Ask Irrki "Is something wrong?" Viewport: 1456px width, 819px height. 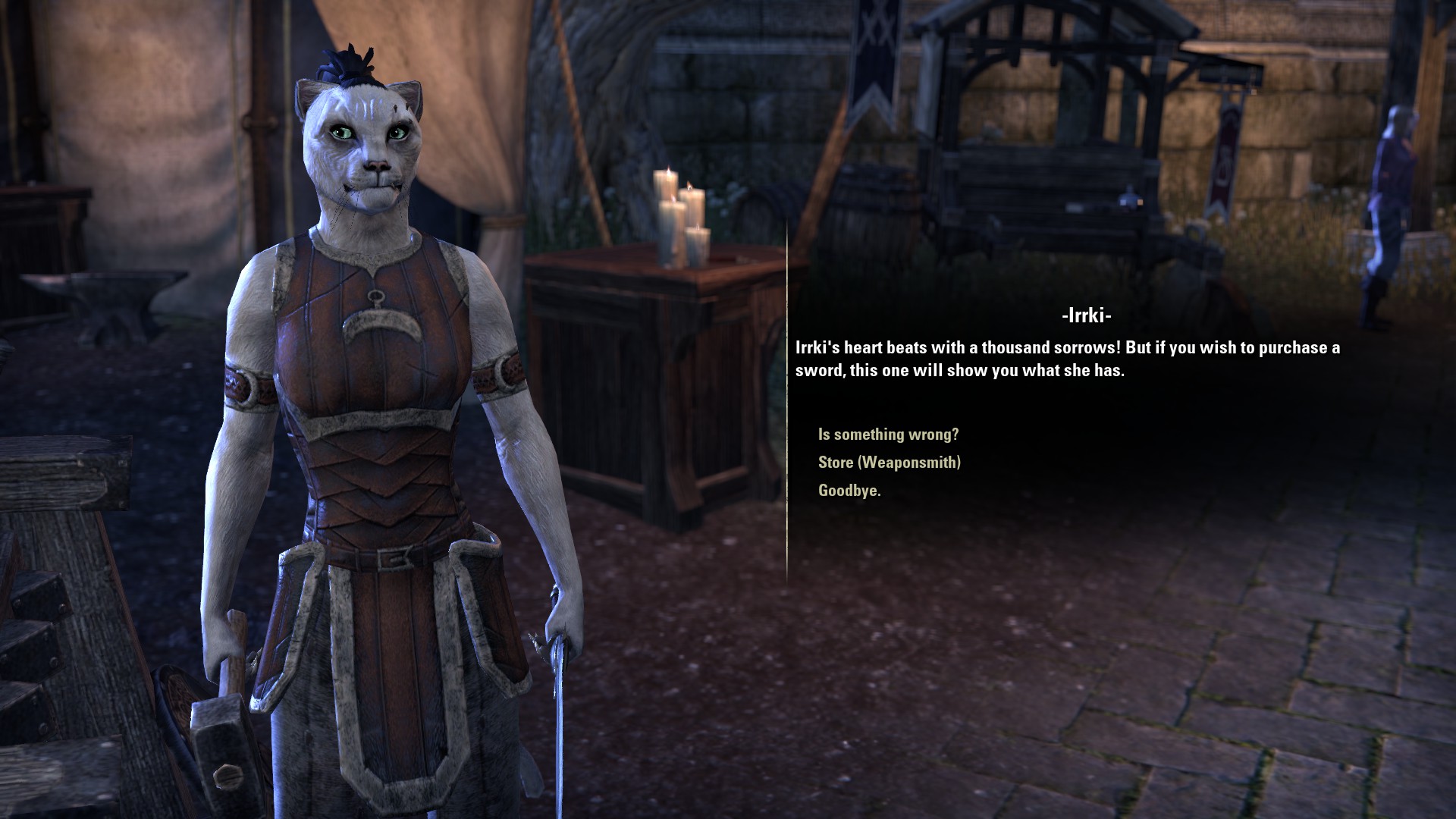[888, 435]
